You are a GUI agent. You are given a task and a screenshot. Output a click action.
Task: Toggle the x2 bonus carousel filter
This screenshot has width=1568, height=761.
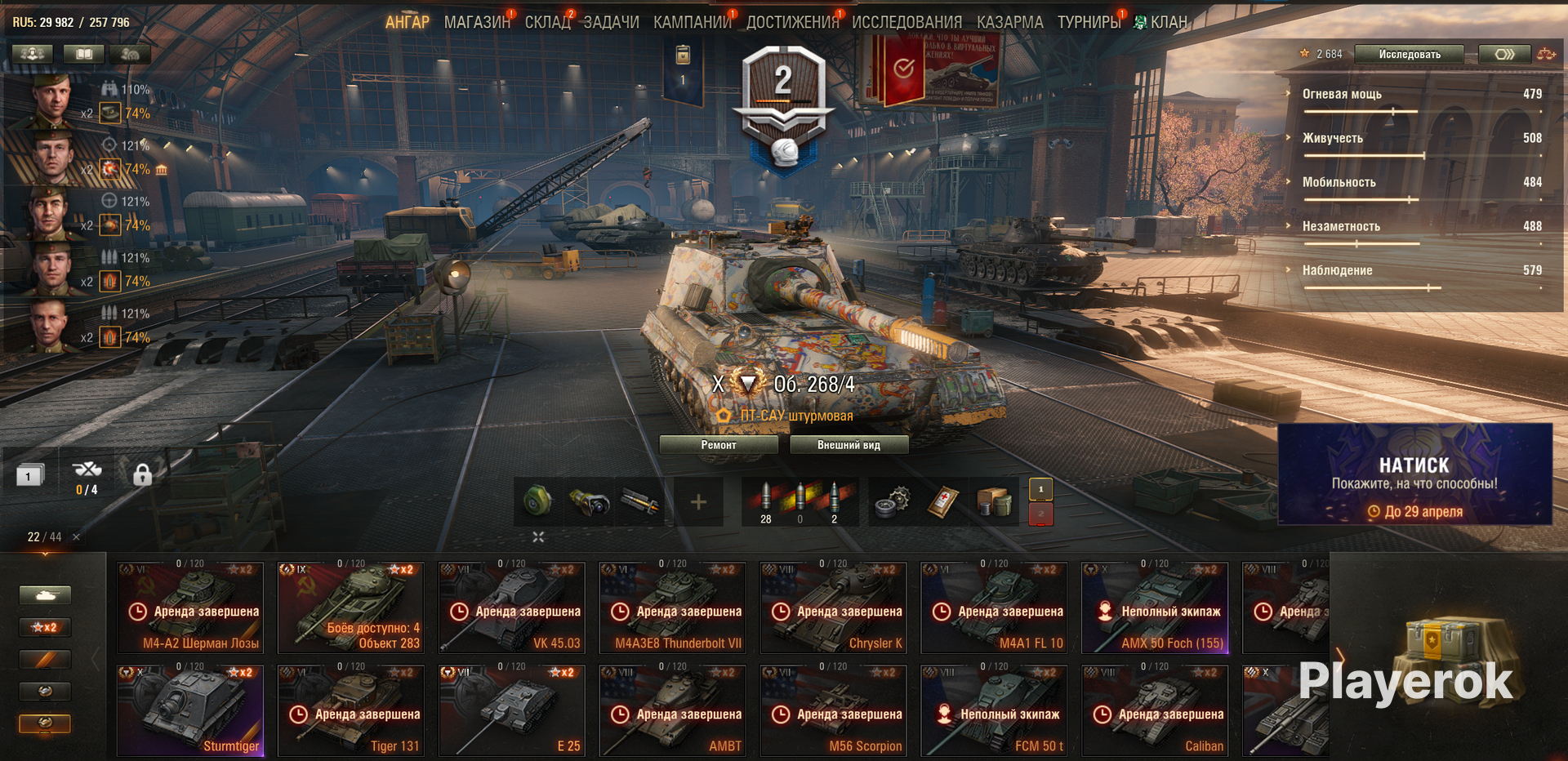tap(45, 627)
